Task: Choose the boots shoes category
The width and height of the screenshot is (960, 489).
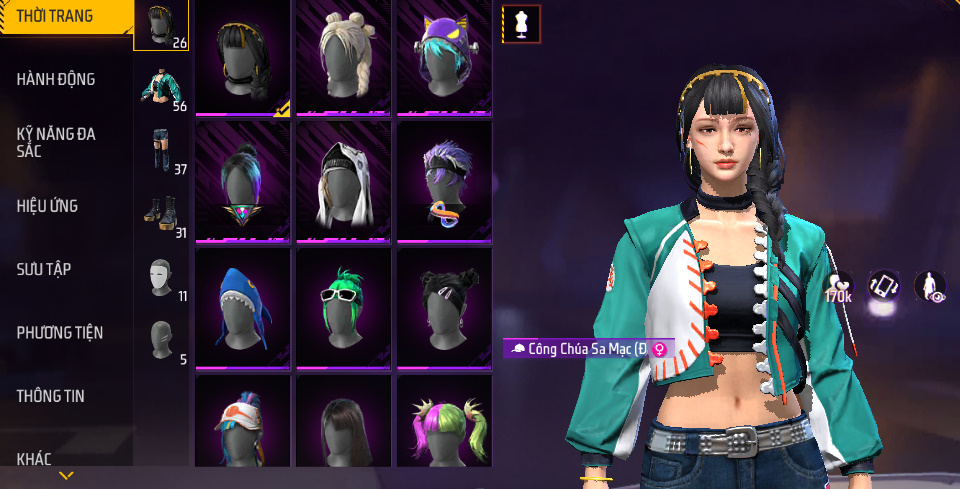Action: [161, 214]
